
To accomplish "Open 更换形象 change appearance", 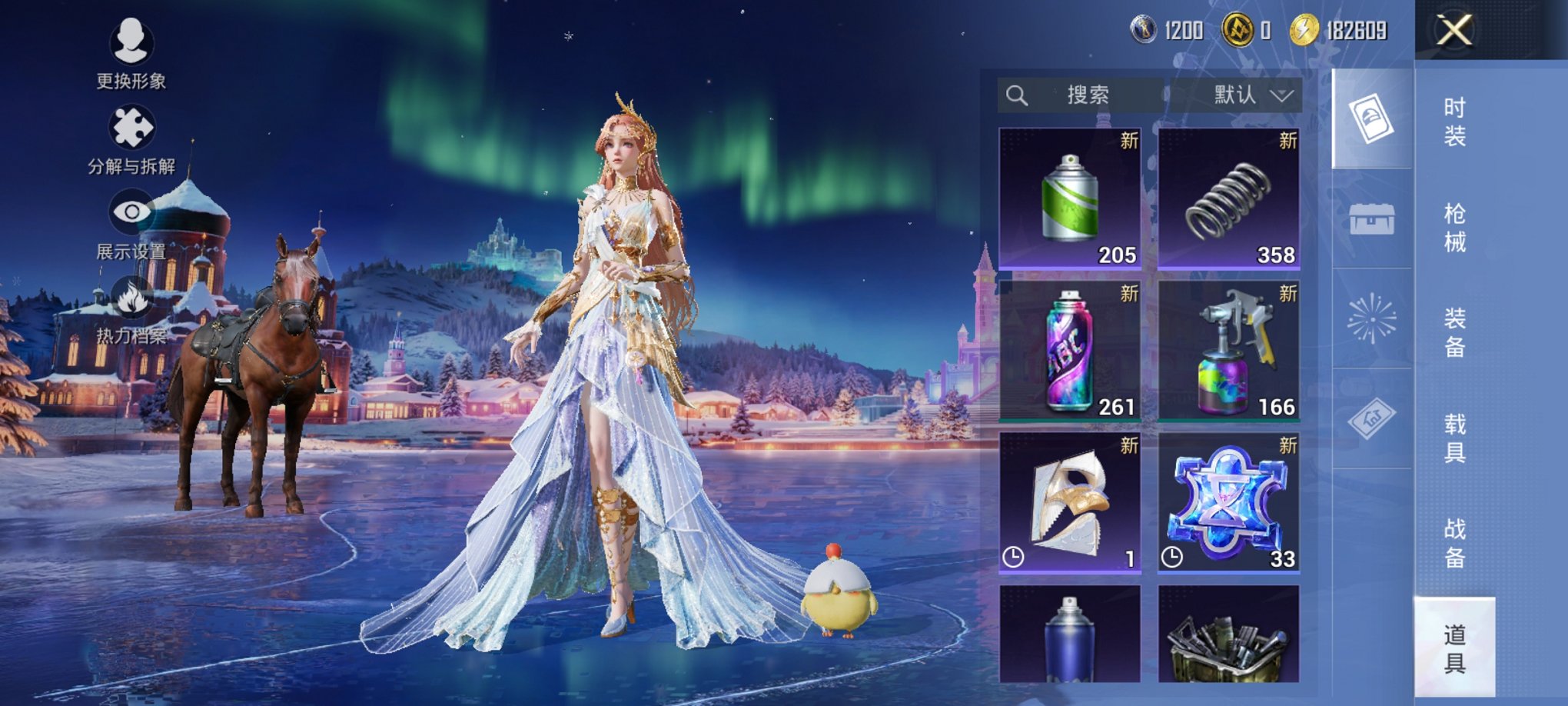I will point(131,52).
